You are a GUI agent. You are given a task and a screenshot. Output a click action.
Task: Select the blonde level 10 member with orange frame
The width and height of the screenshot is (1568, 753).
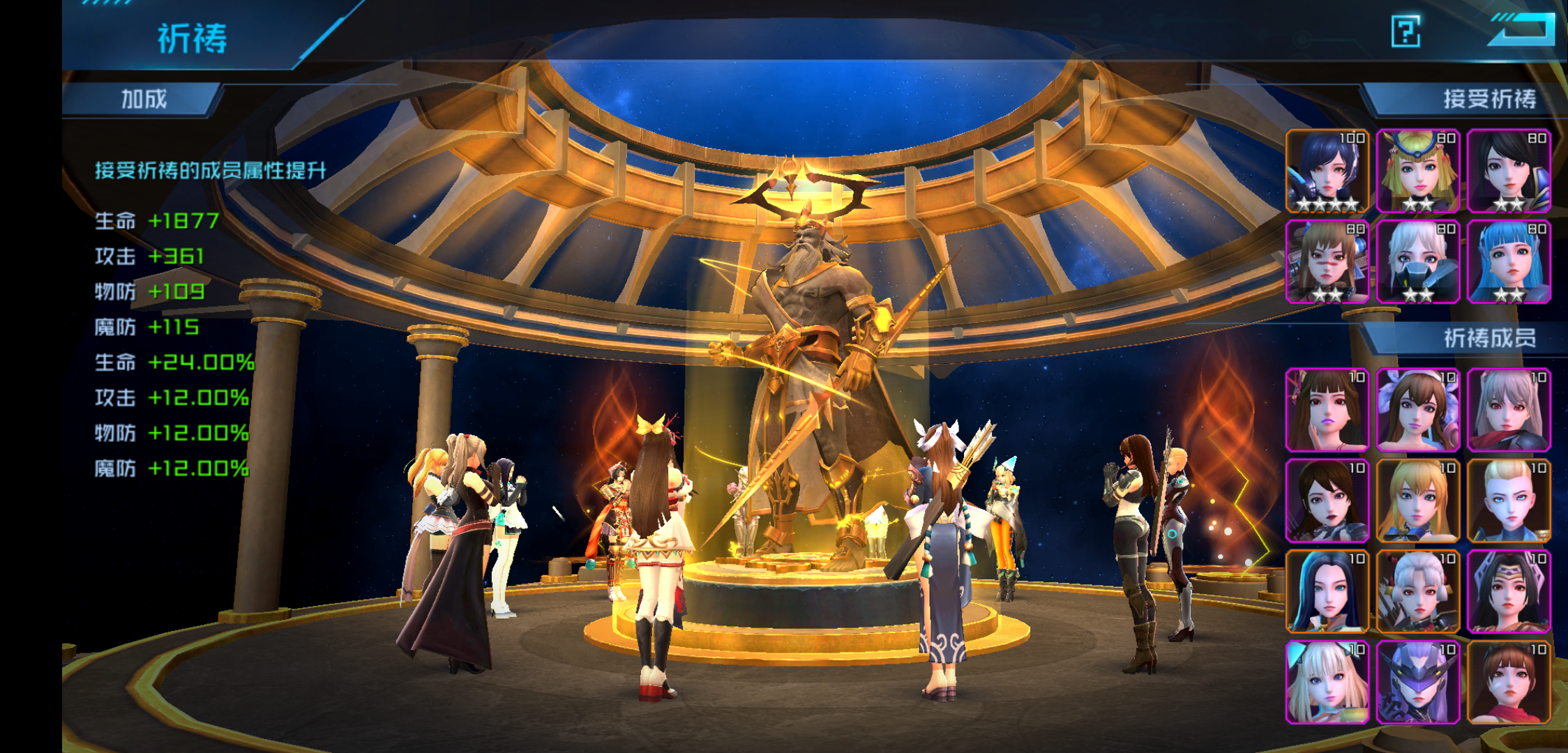pyautogui.click(x=1419, y=502)
